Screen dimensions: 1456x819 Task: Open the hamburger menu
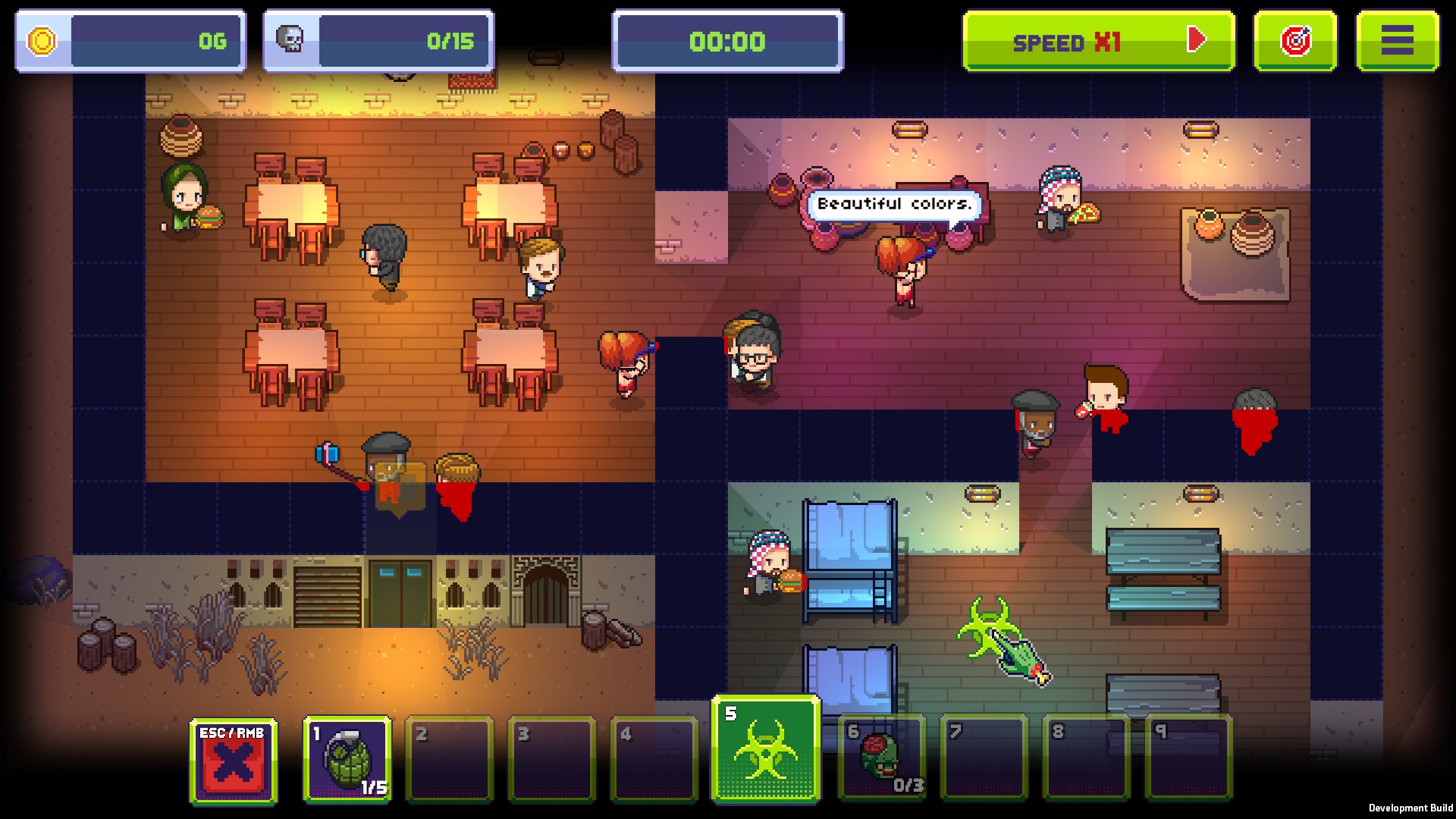[1398, 41]
